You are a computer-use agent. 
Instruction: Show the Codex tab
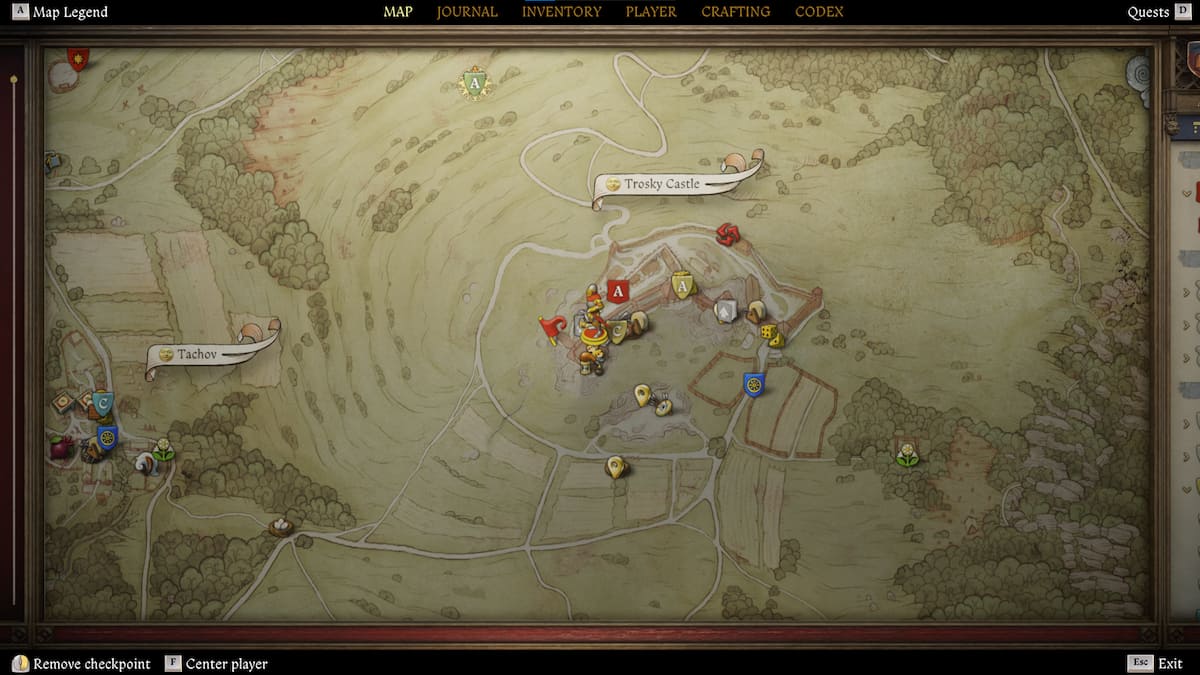[819, 12]
